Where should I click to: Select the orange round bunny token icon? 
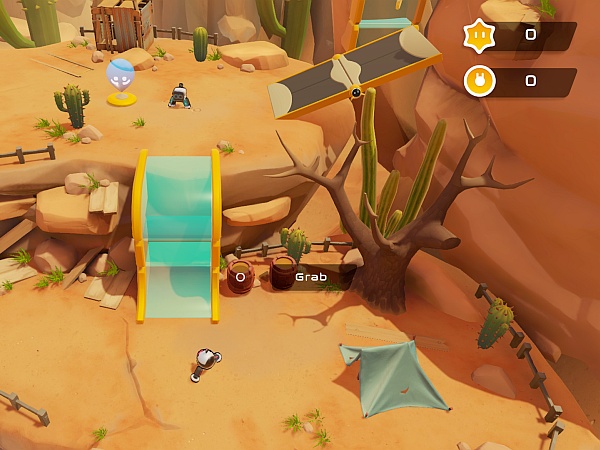[479, 80]
